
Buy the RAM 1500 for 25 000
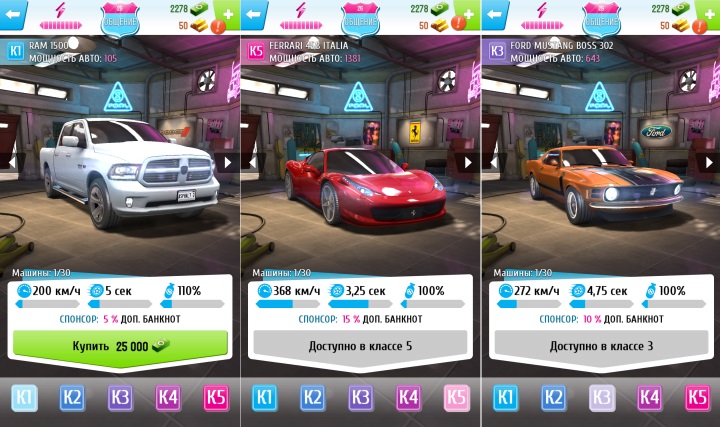(120, 345)
